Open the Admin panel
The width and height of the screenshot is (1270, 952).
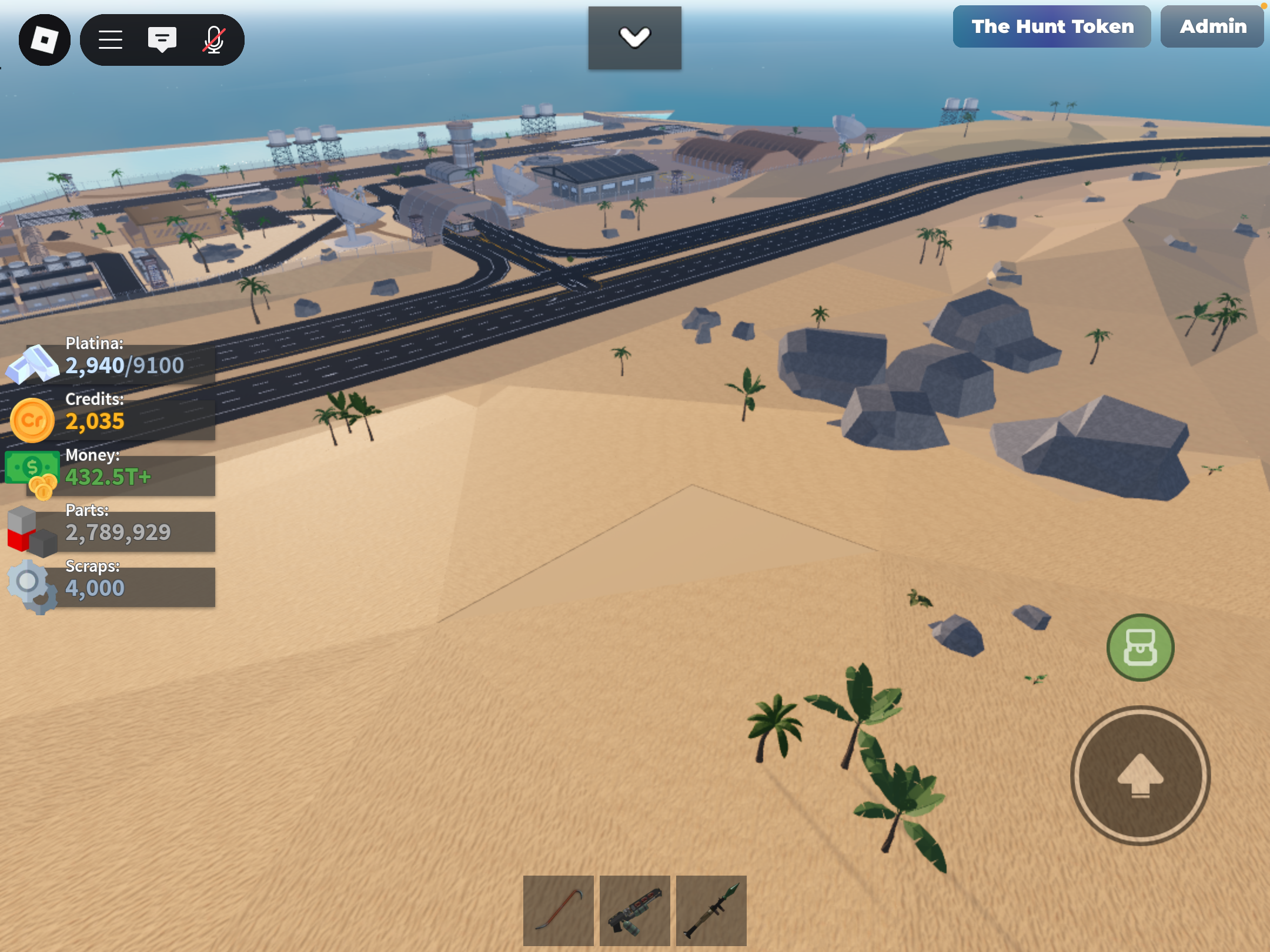click(1212, 26)
